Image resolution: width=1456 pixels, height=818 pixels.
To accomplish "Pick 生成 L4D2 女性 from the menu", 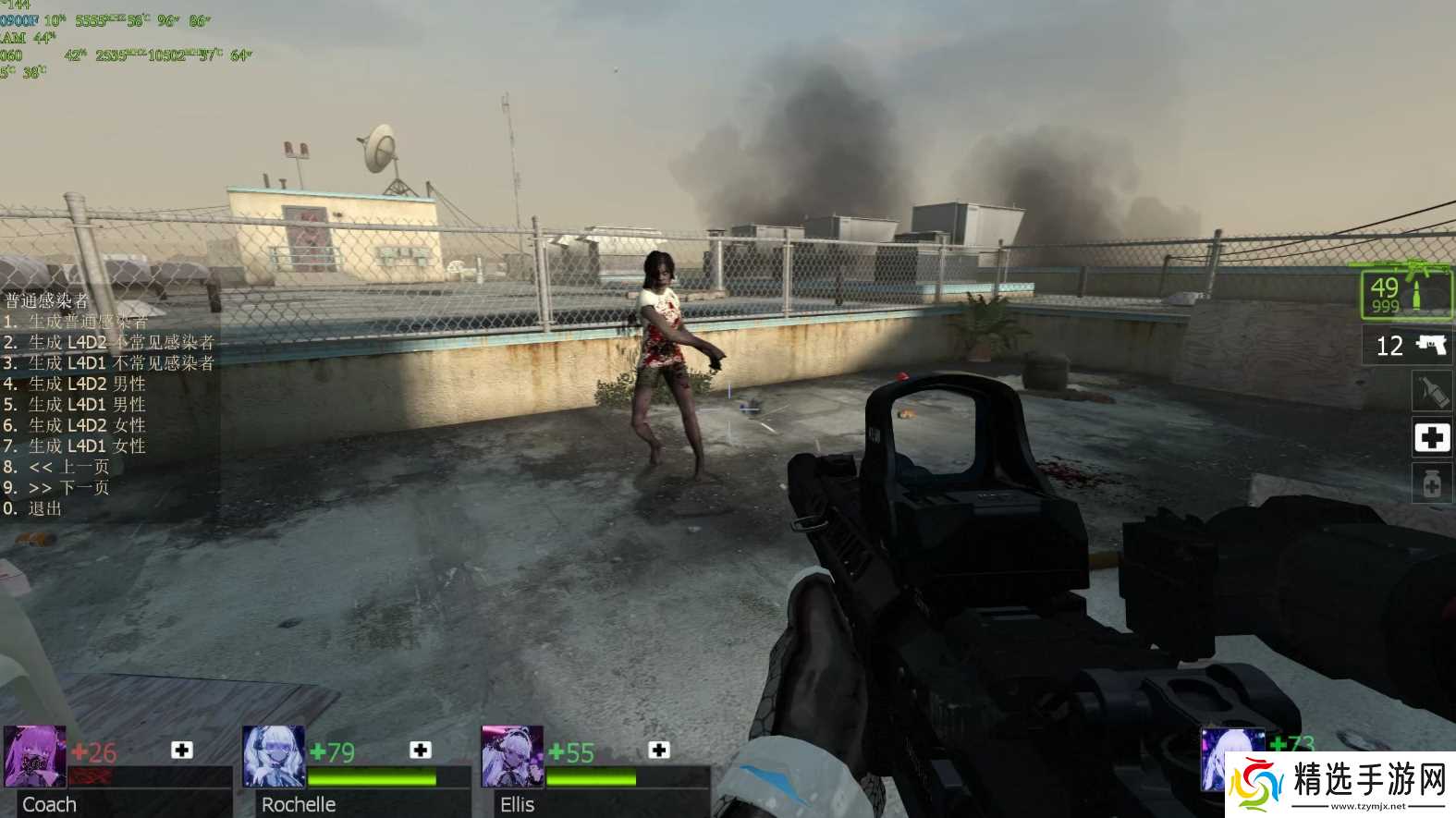I will 87,425.
